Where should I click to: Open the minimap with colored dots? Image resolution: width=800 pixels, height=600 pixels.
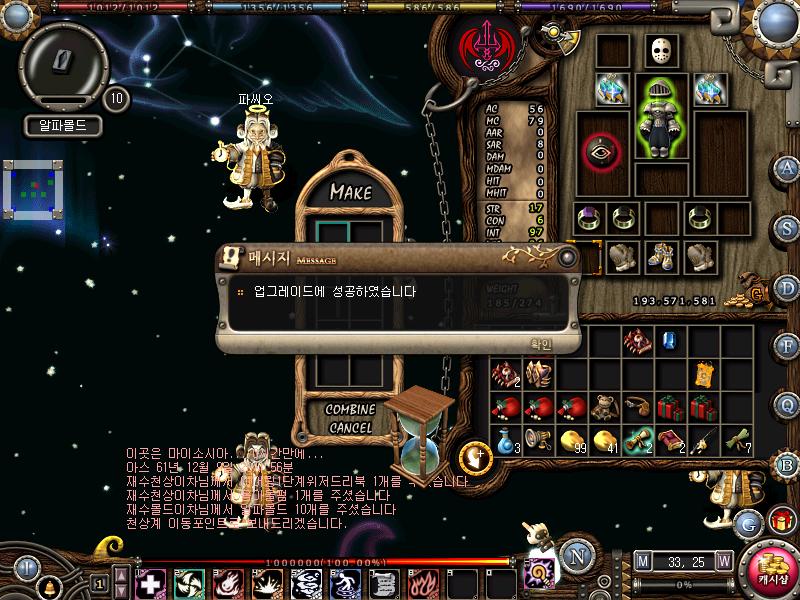pyautogui.click(x=33, y=188)
